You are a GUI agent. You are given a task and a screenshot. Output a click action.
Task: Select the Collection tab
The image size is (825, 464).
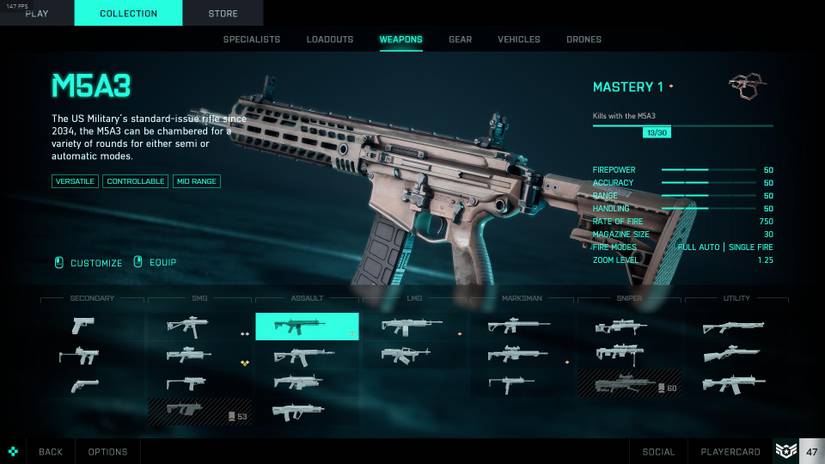click(x=128, y=13)
